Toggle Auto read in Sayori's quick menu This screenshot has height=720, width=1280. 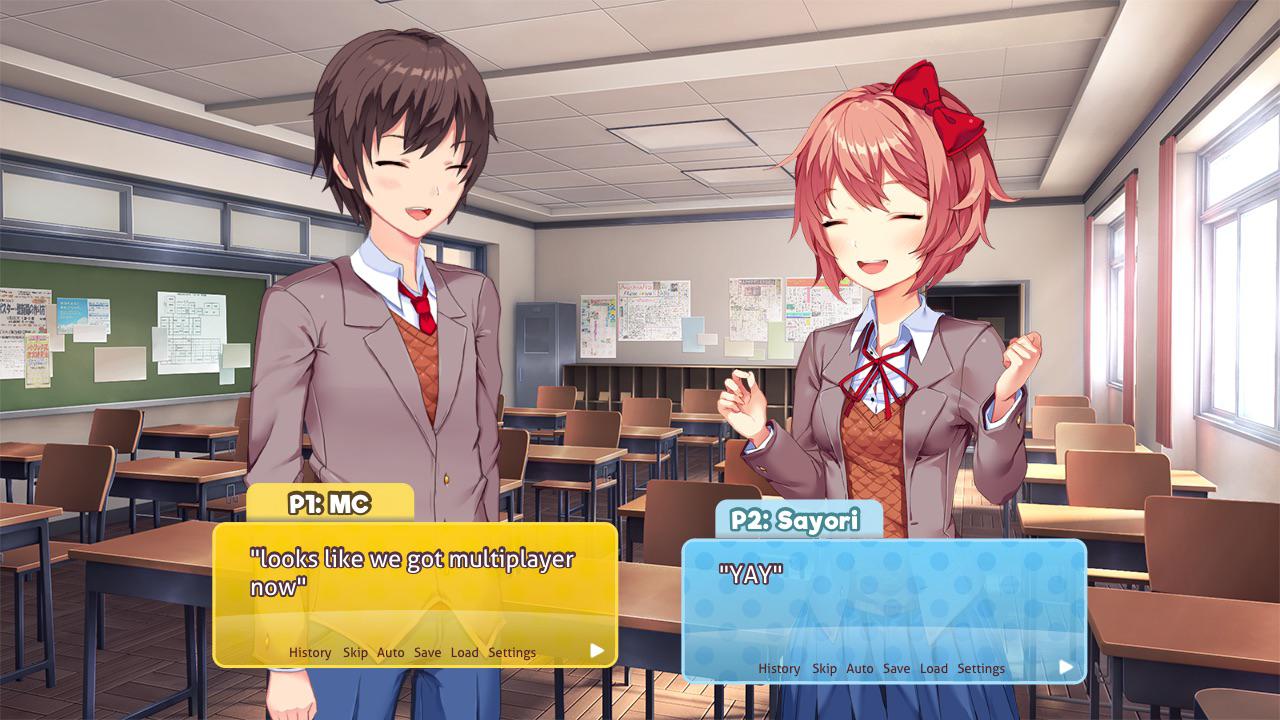[857, 669]
